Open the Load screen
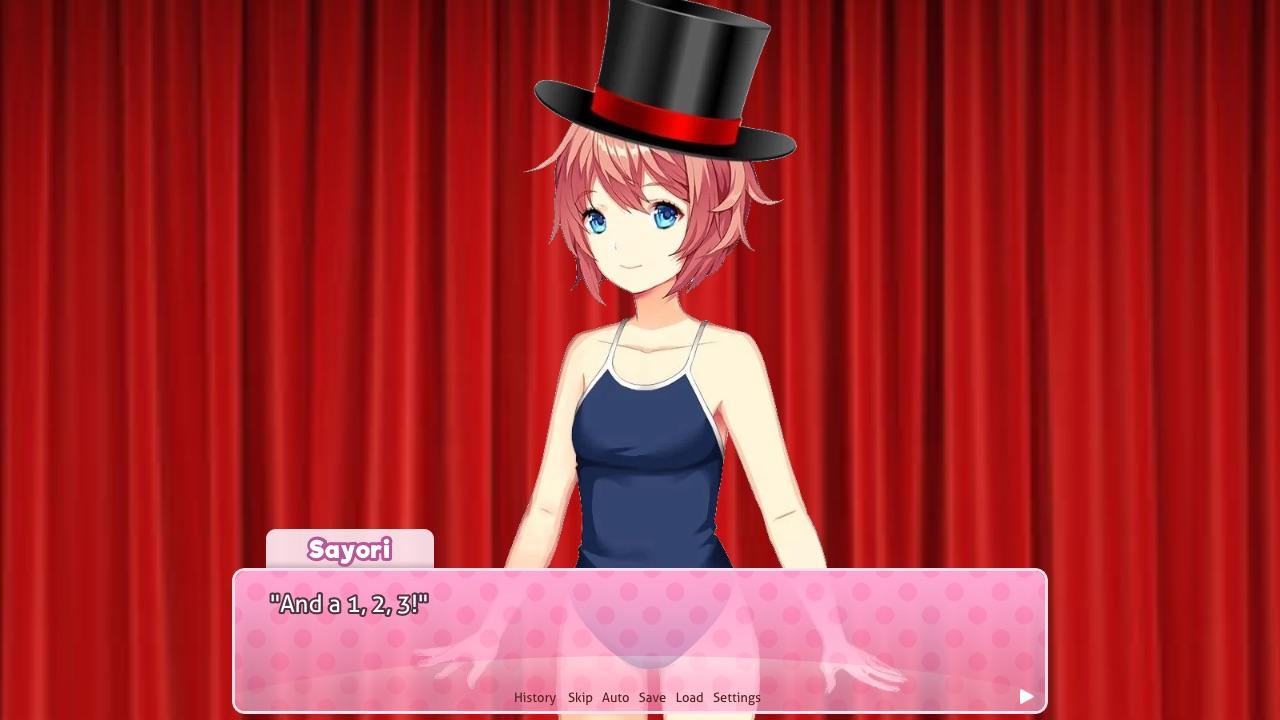The width and height of the screenshot is (1280, 720). [x=689, y=697]
